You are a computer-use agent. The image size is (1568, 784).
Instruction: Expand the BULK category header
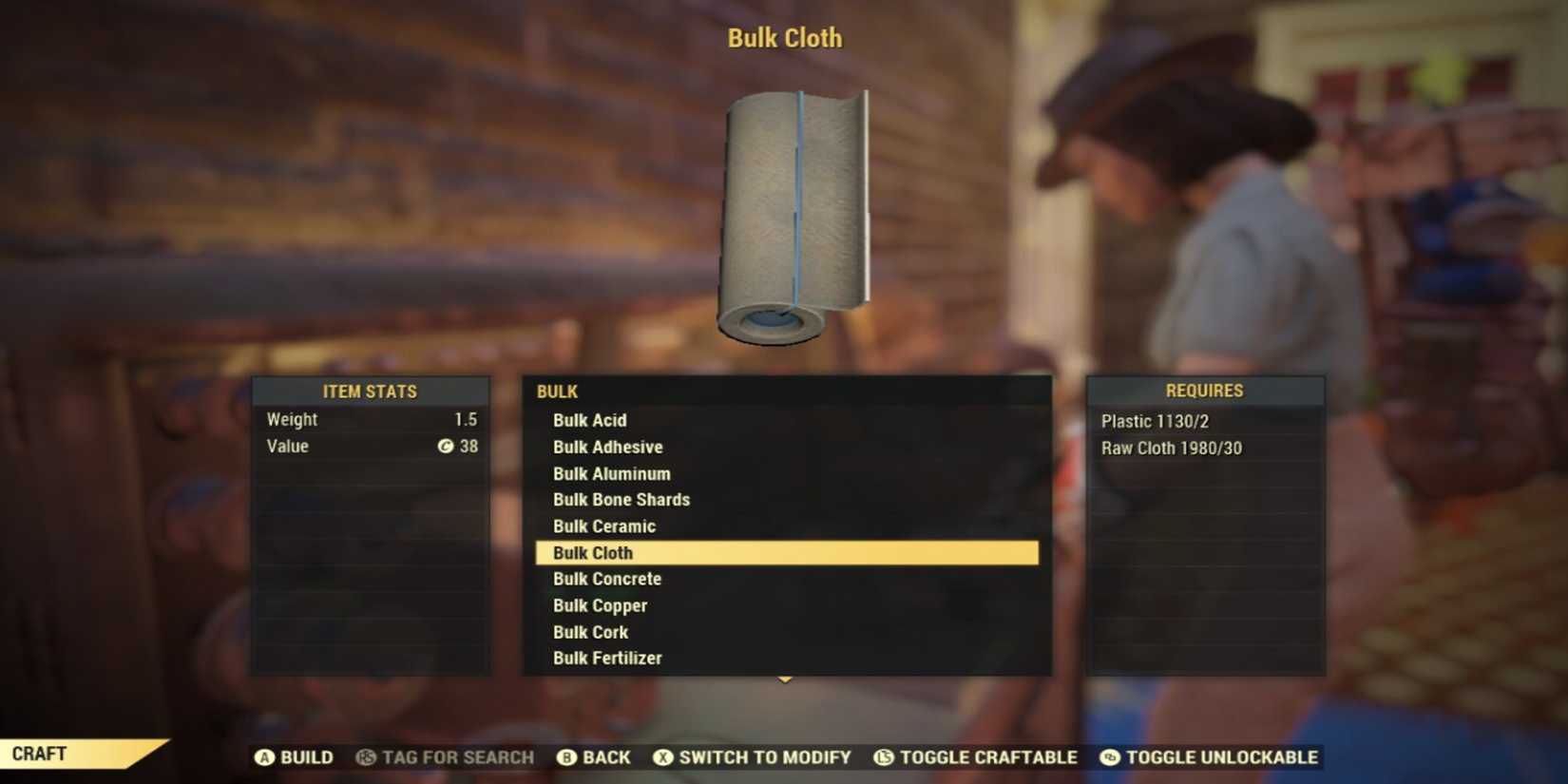[x=557, y=391]
